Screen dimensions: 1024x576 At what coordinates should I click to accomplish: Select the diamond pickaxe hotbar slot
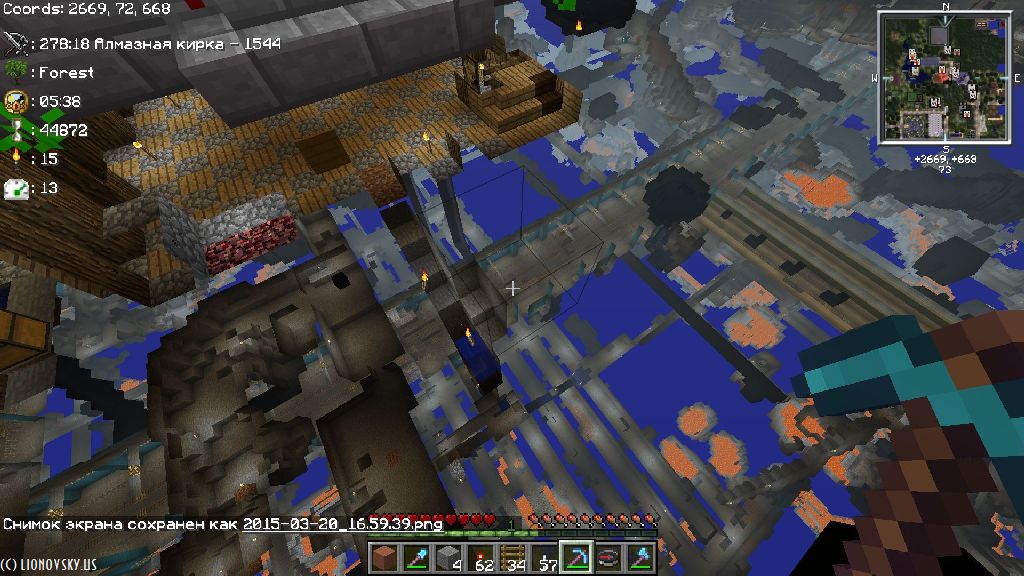click(578, 557)
